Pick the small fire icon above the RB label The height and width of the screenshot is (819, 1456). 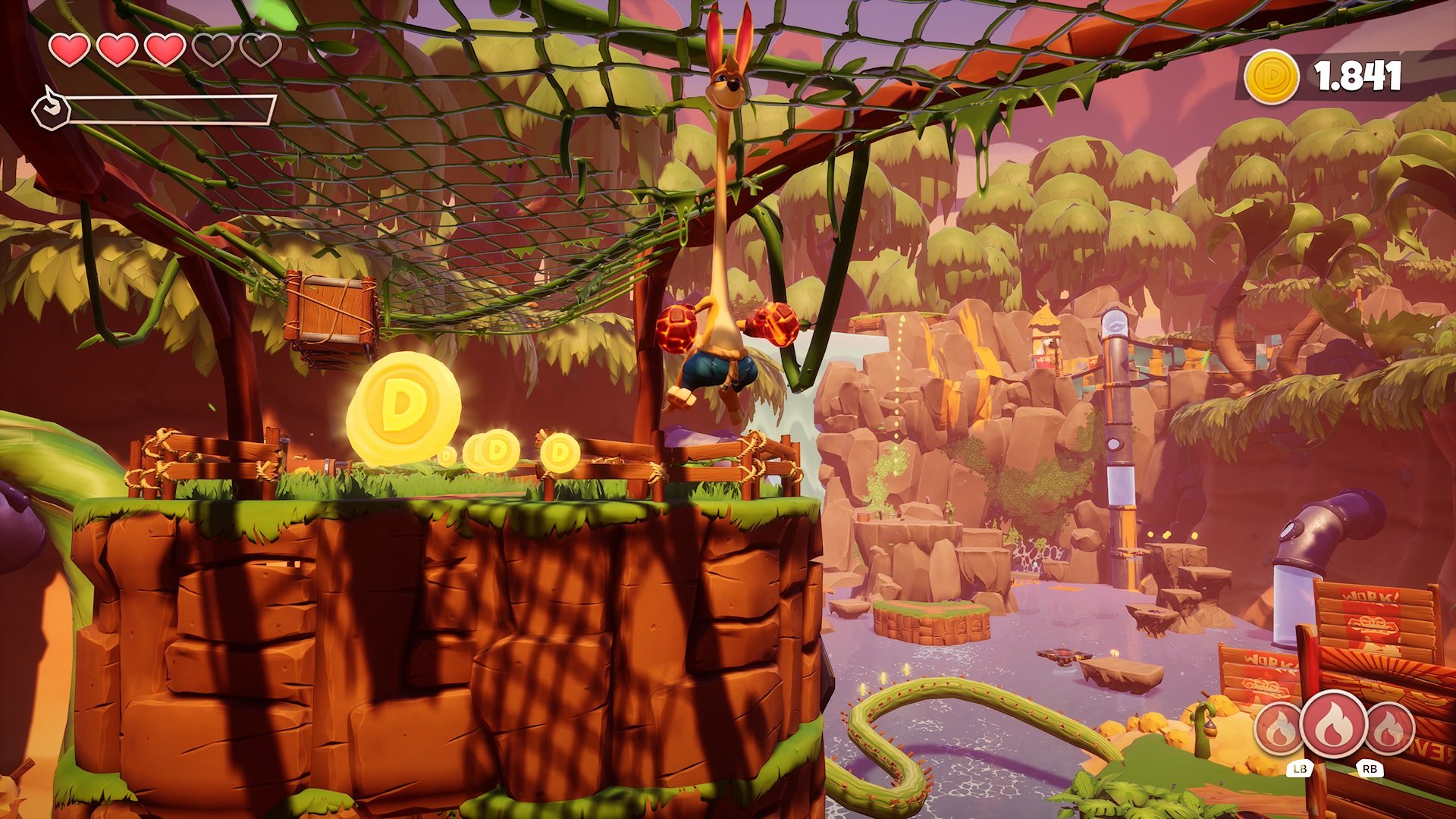click(1389, 730)
